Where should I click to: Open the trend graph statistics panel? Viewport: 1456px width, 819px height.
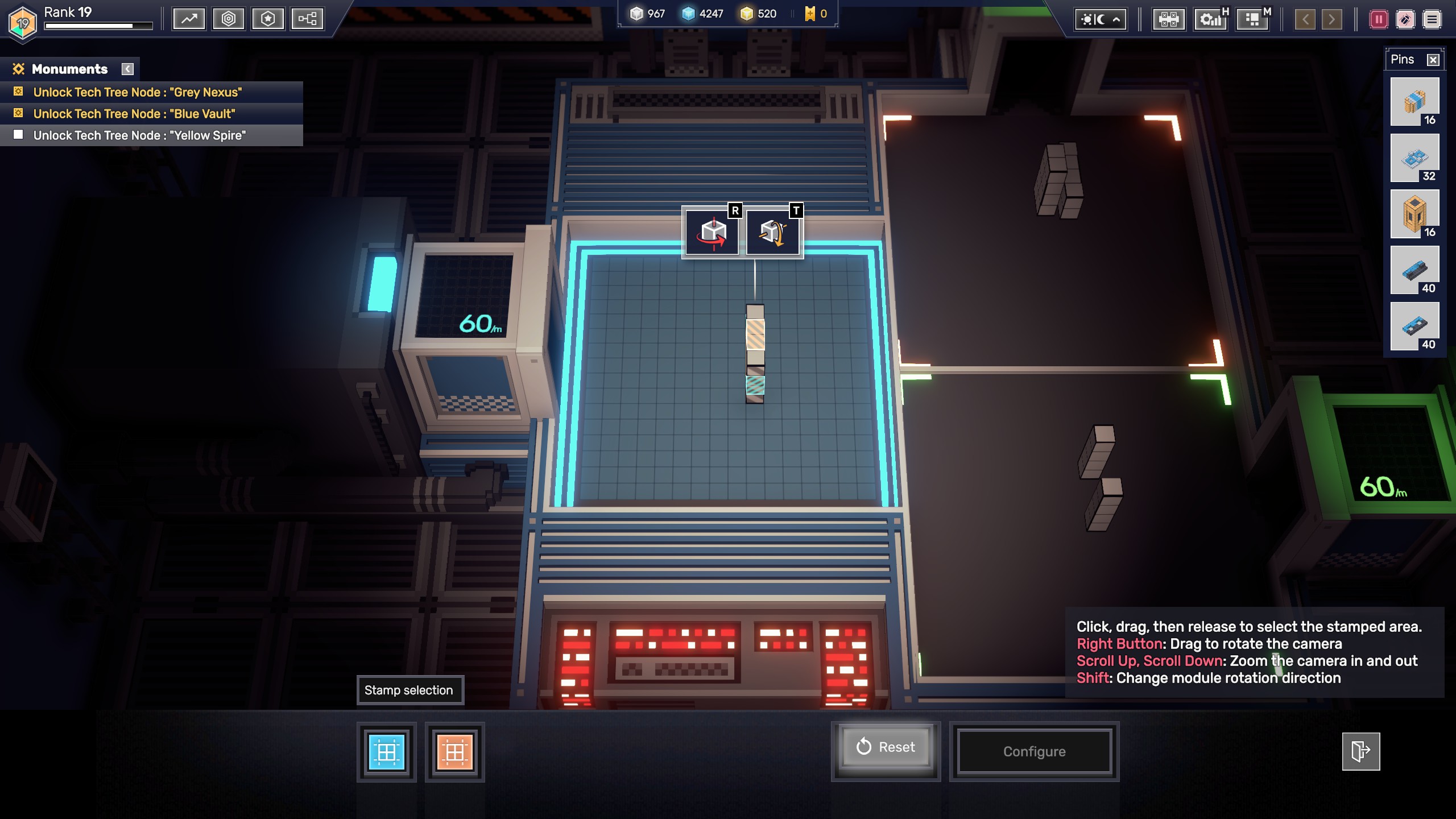pos(189,19)
